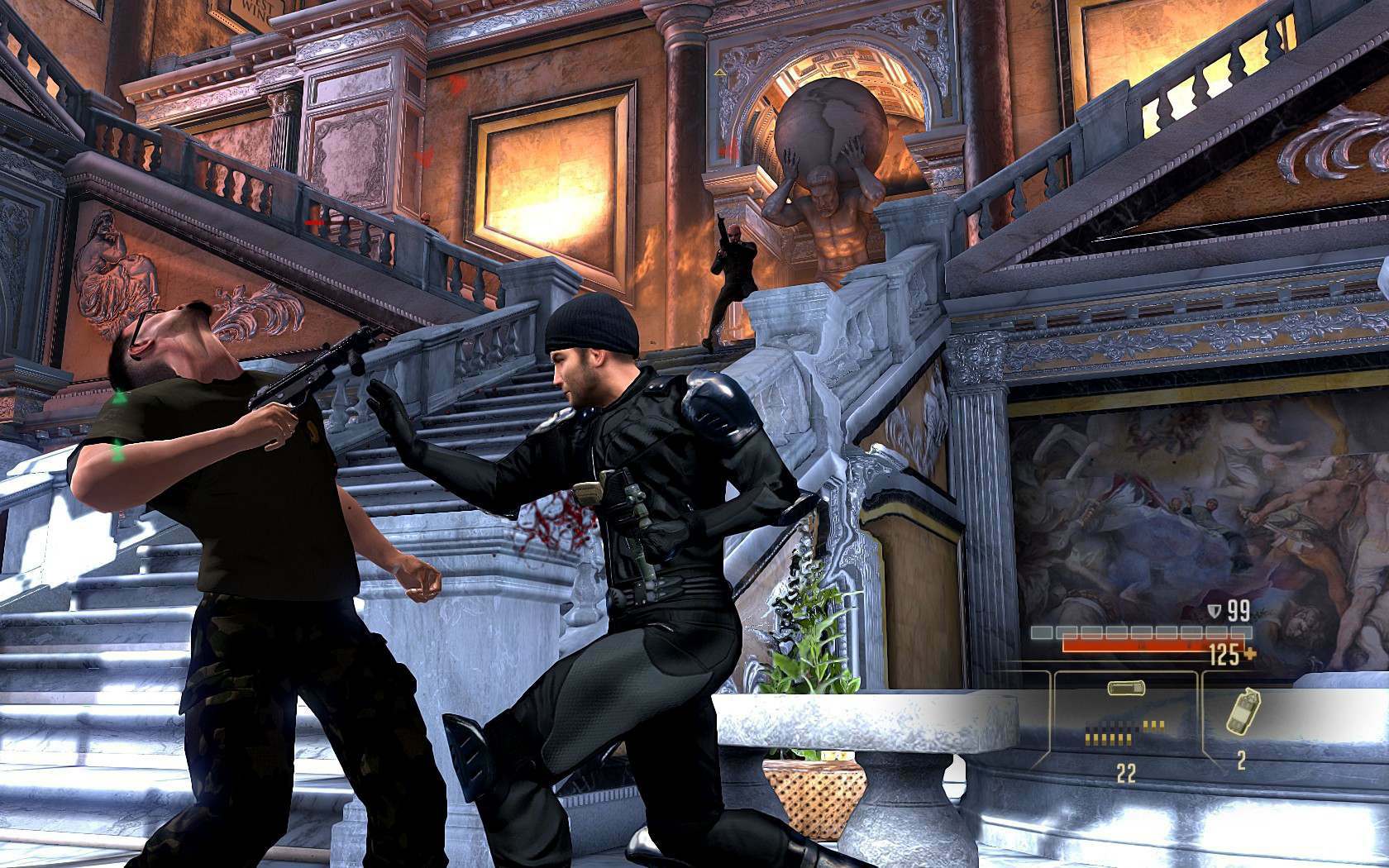Select the shotgun shell ammo icon

(1126, 688)
